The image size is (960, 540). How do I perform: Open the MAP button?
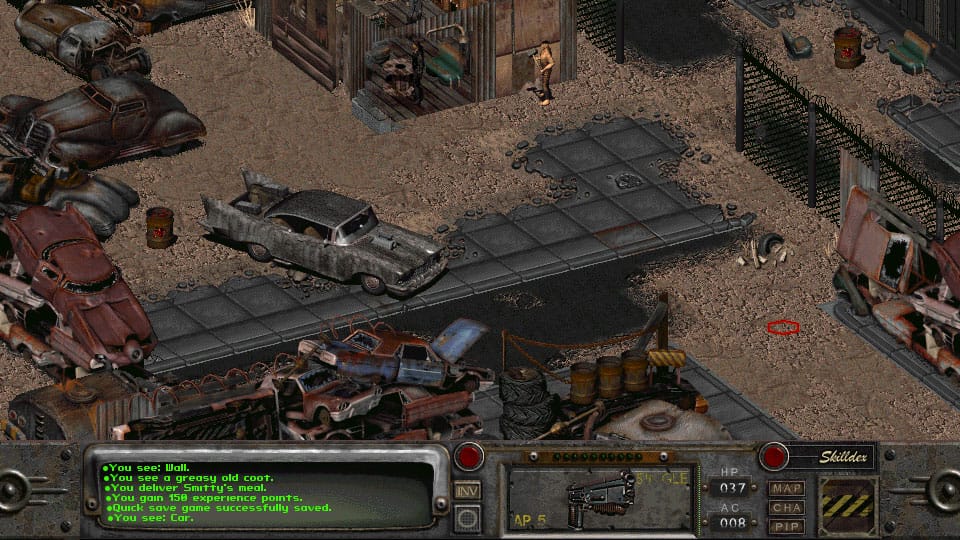point(787,489)
